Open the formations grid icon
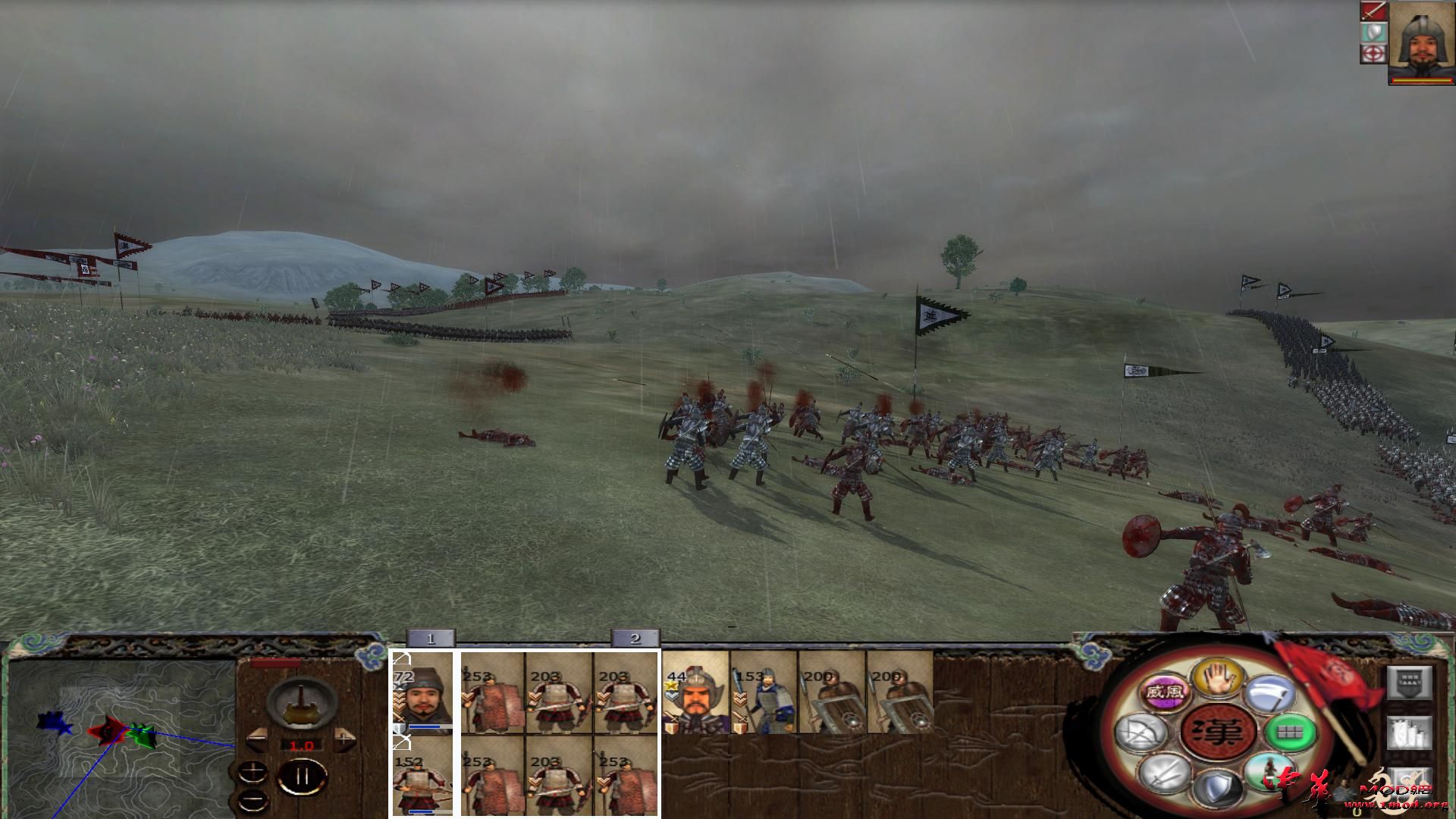1456x819 pixels. coord(1290,733)
